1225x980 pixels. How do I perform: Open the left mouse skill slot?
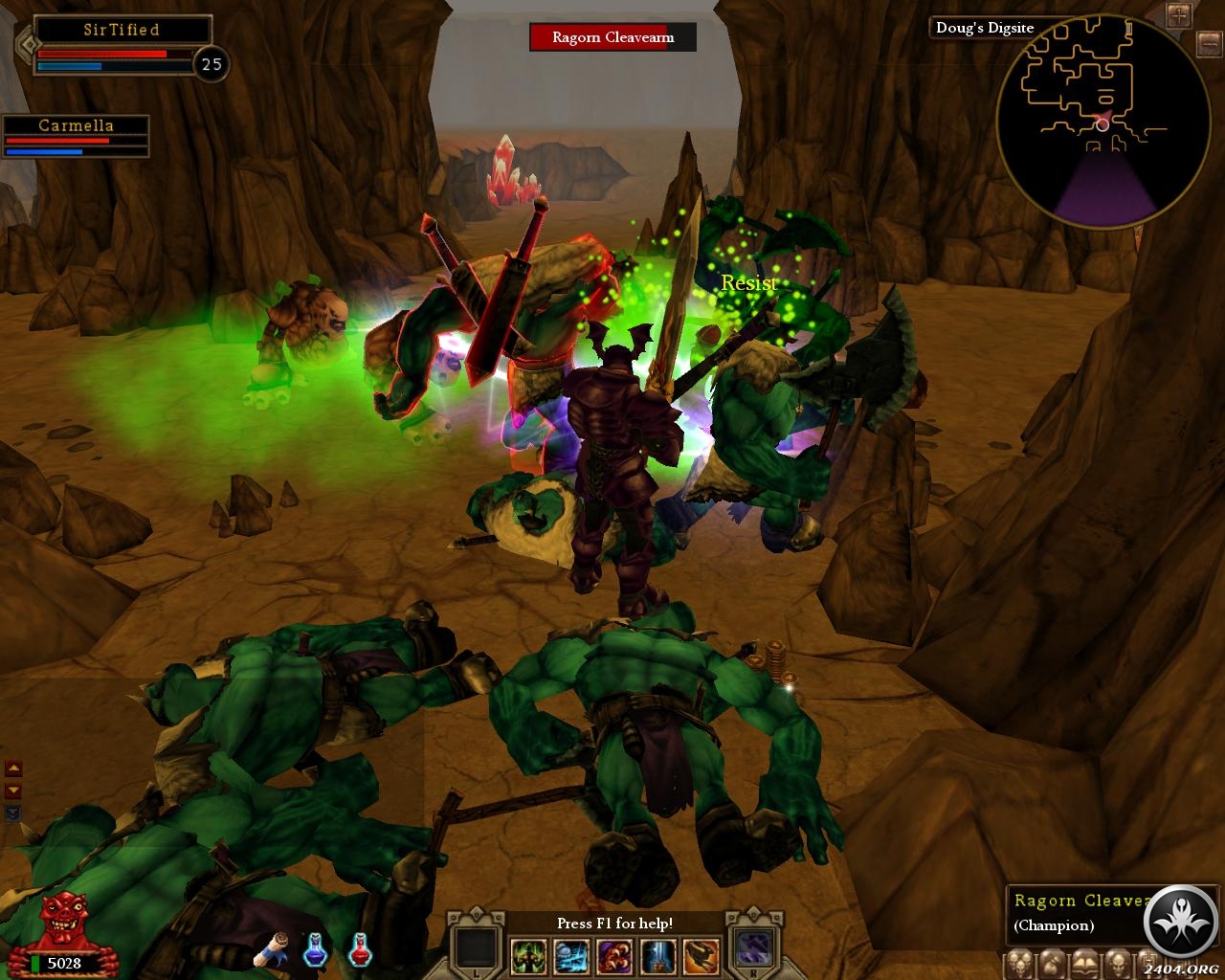476,948
